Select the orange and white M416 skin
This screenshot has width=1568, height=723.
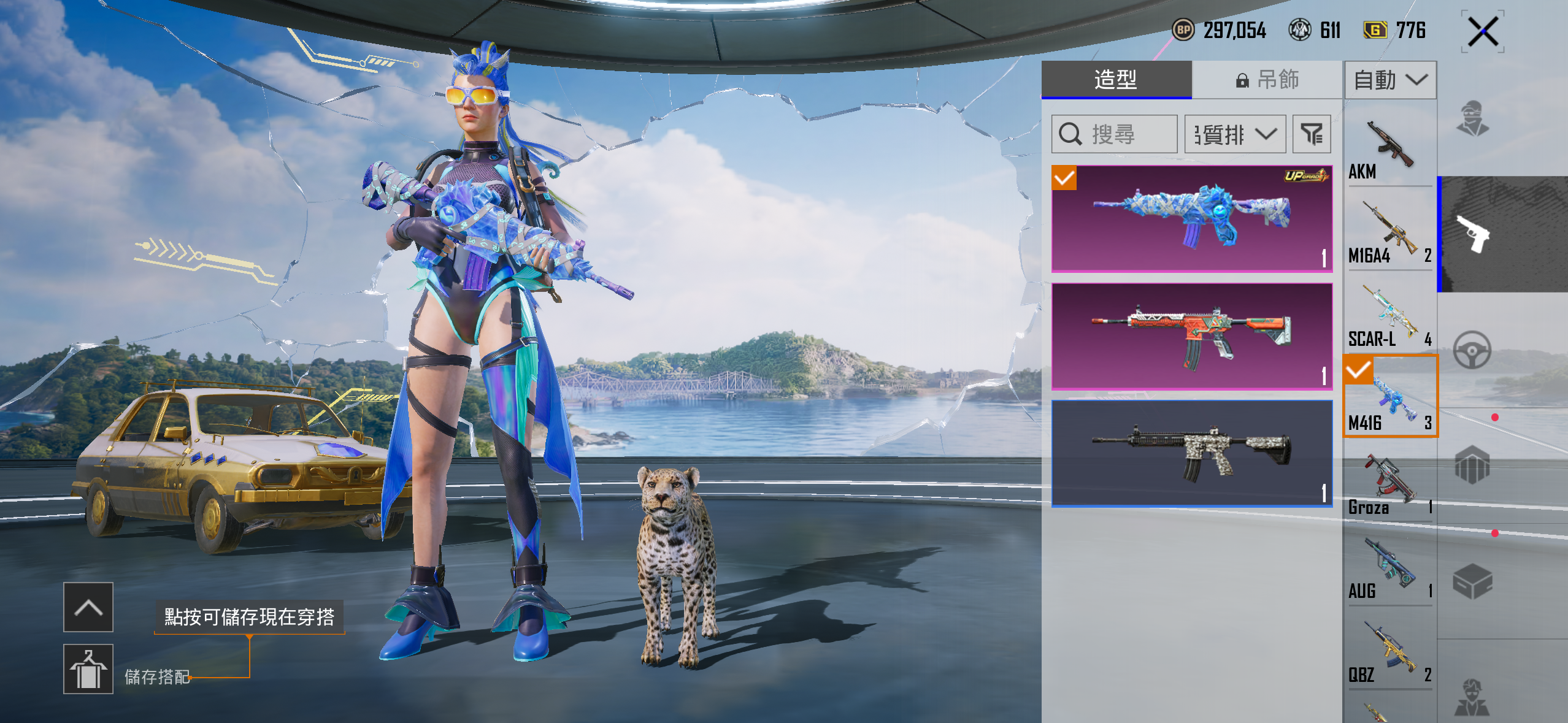point(1191,337)
